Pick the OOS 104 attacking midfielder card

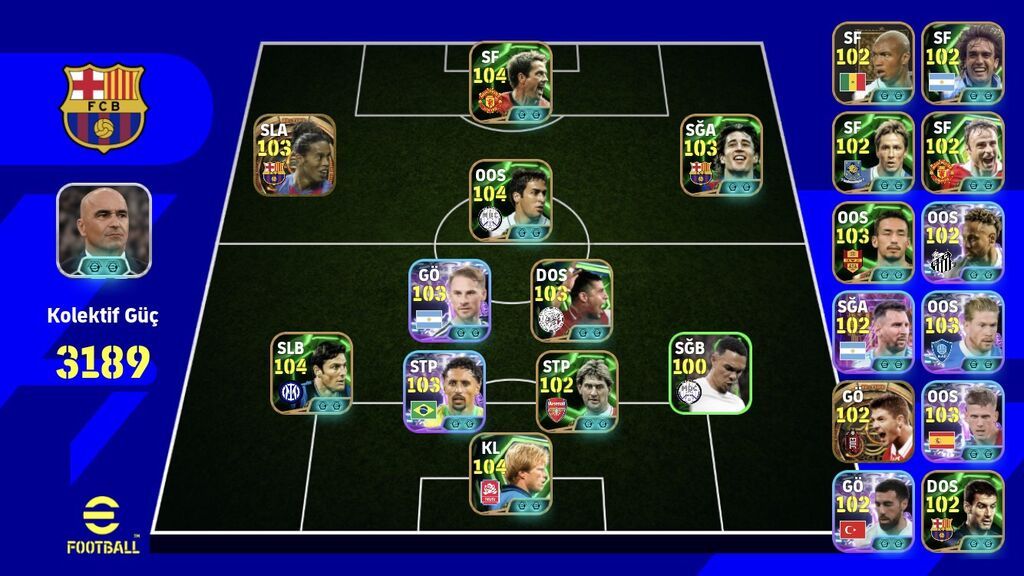click(x=511, y=200)
